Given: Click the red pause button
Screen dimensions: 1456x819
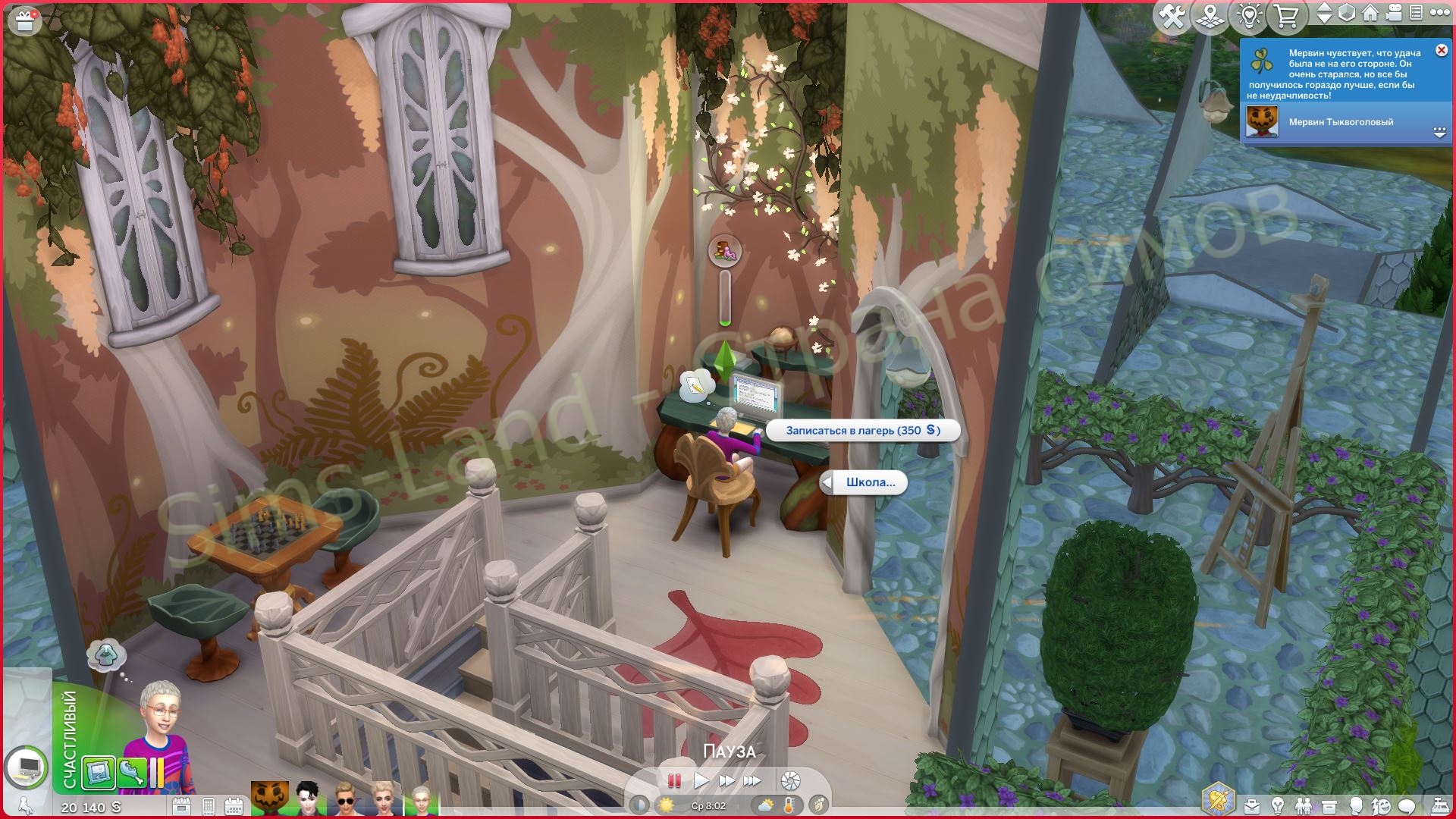Looking at the screenshot, I should click(673, 780).
